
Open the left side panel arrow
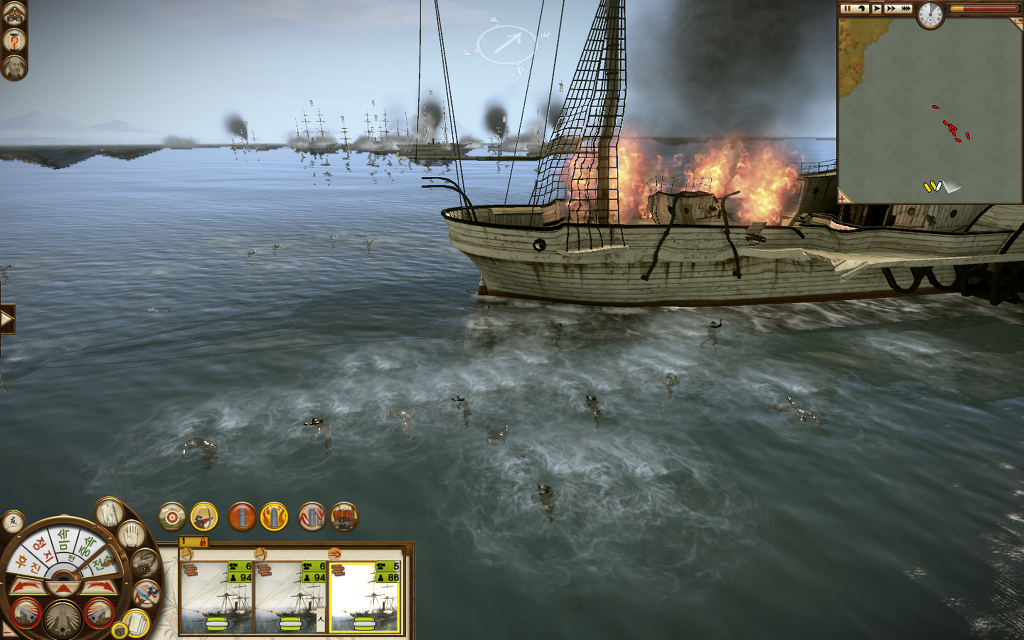(x=7, y=320)
